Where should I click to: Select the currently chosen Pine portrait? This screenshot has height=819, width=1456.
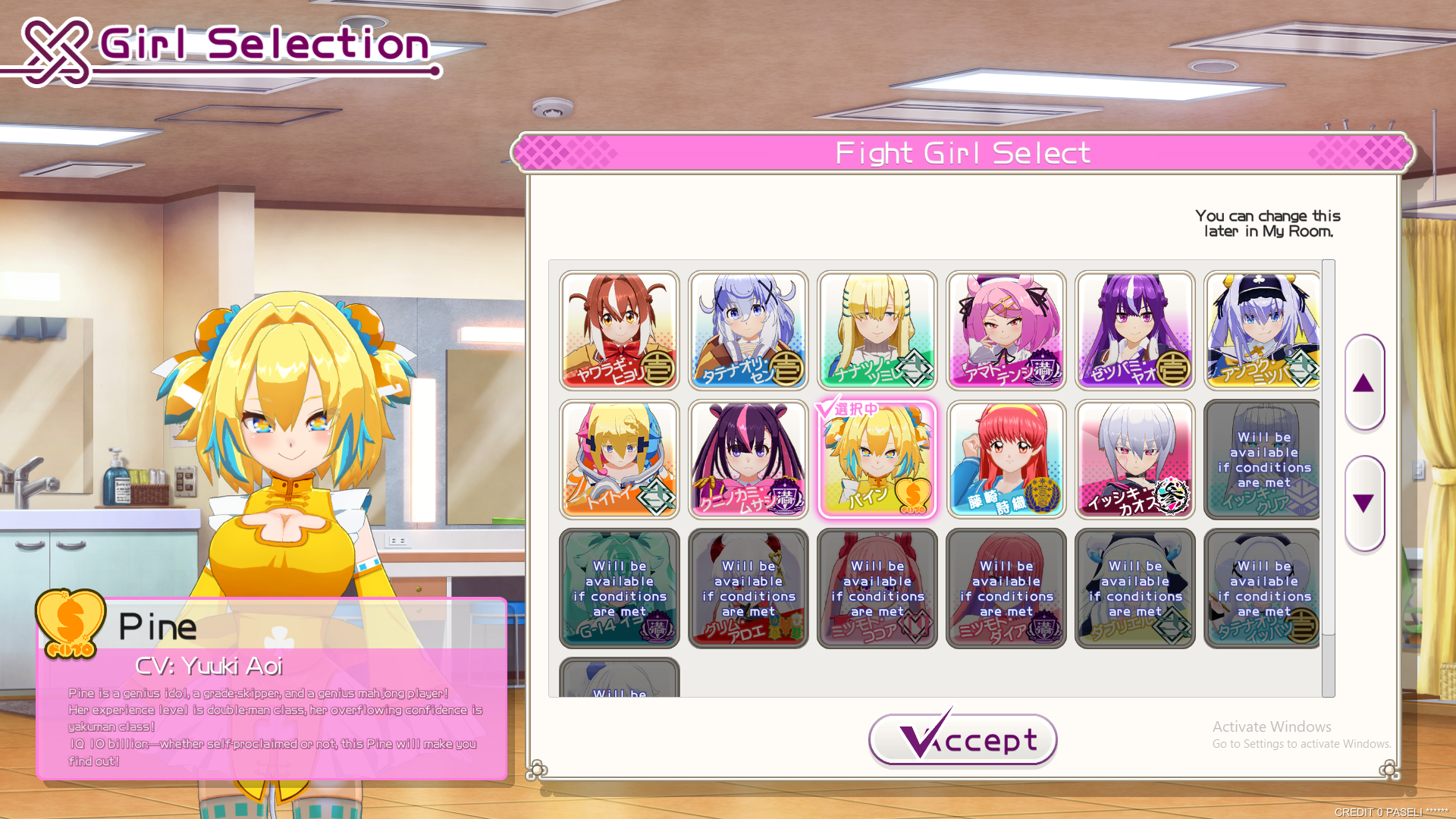coord(877,460)
